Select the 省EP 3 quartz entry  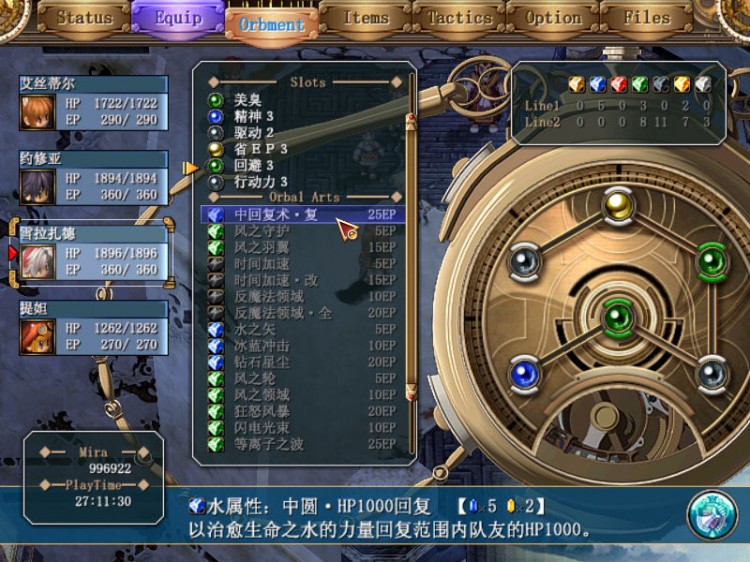click(262, 149)
